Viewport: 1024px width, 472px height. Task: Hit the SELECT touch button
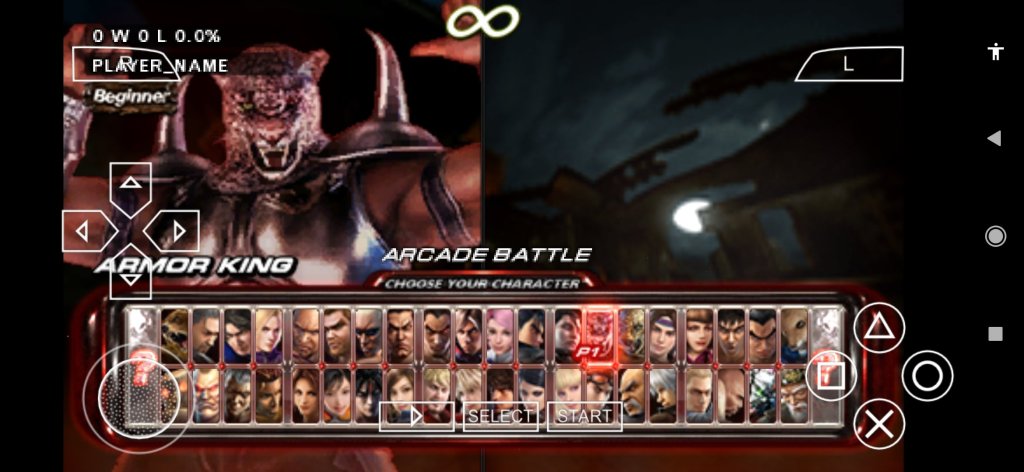click(x=501, y=416)
